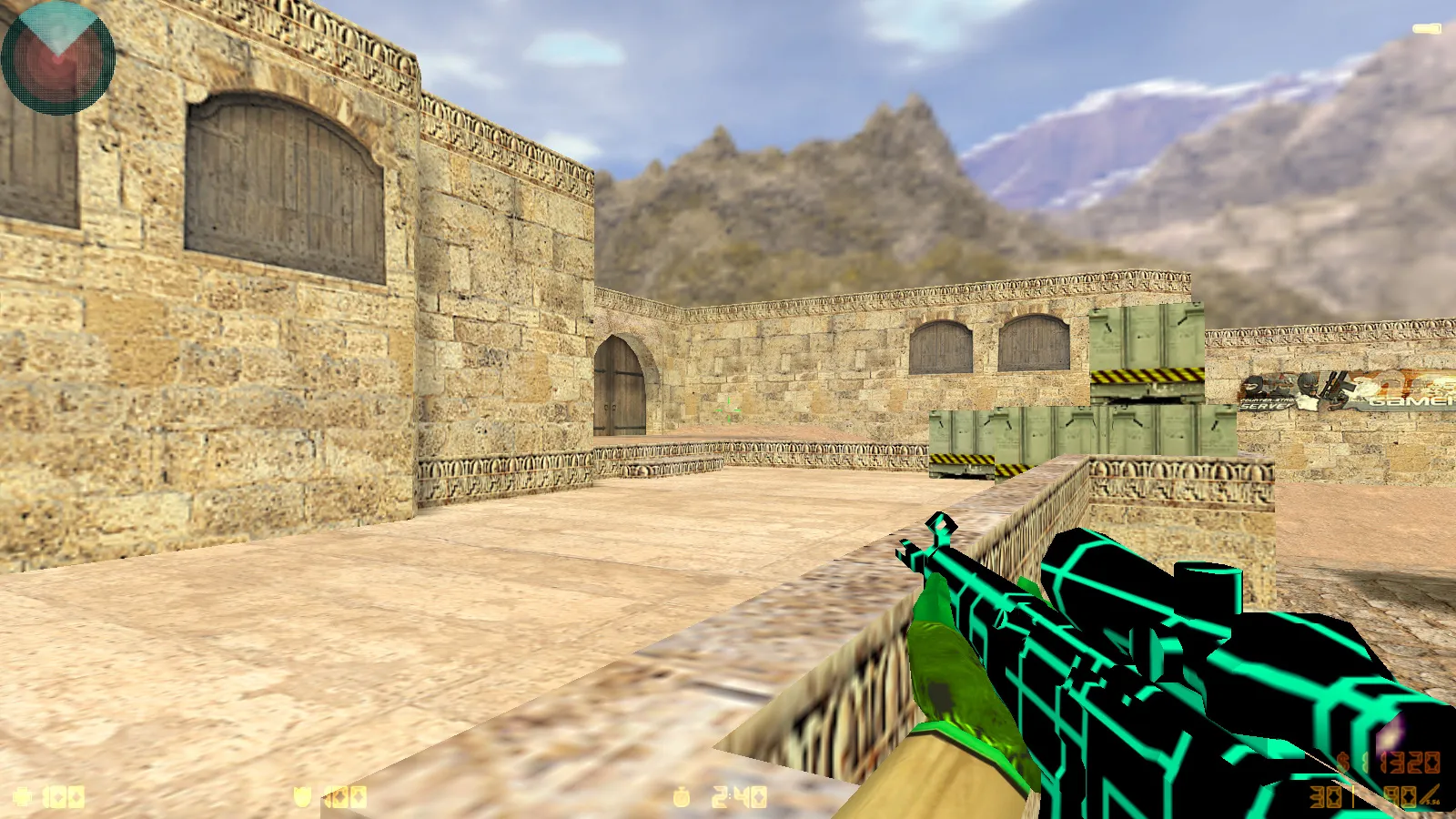Click the 90 reserve ammo value
The image size is (1456, 819).
coord(1400,796)
